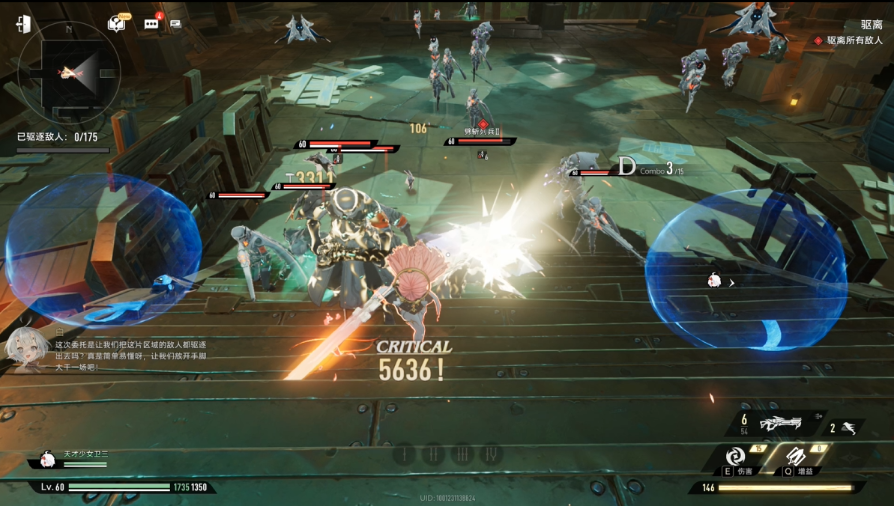Click the exit door icon
This screenshot has width=894, height=506.
[x=23, y=24]
